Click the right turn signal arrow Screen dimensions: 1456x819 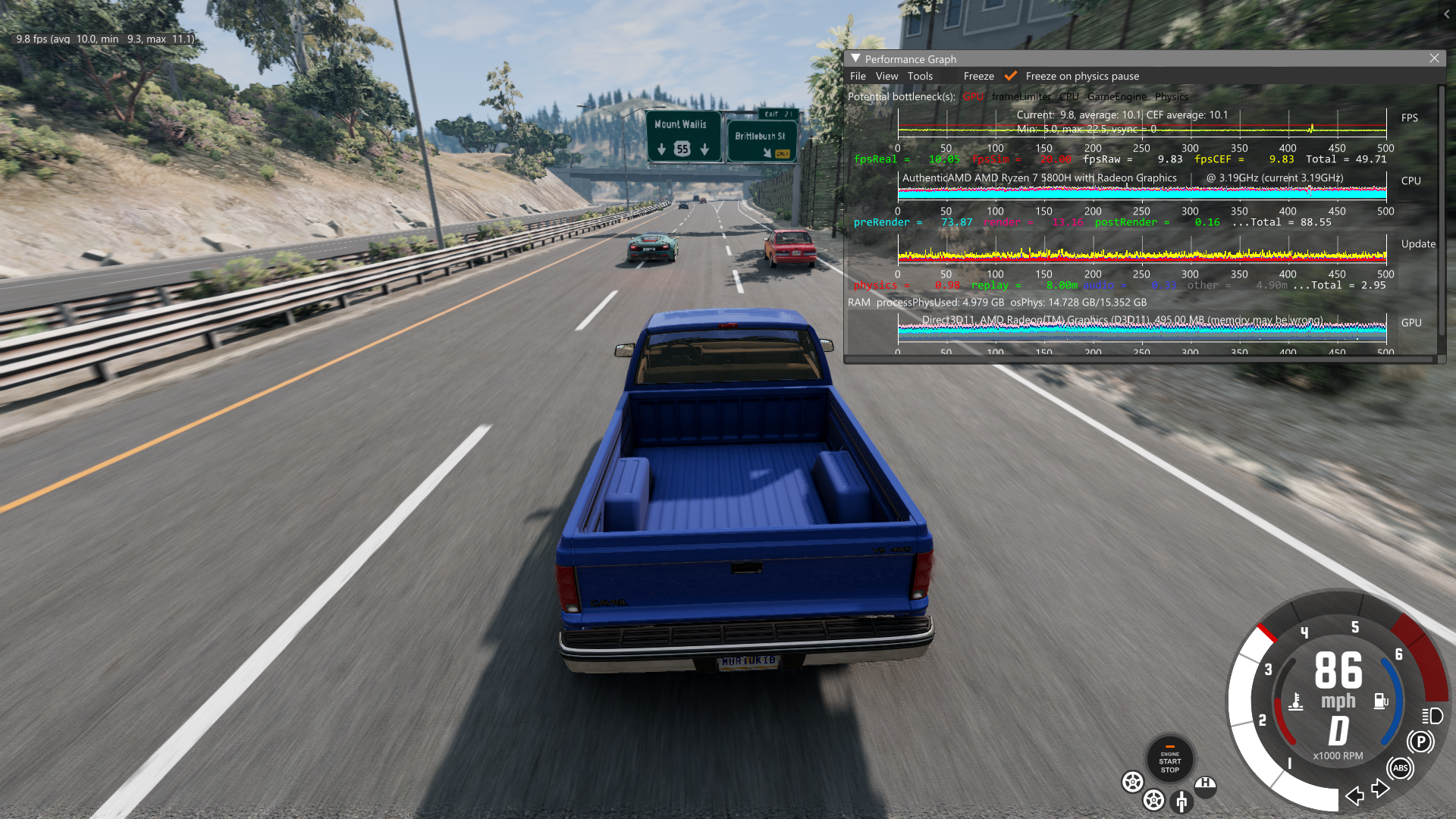(x=1380, y=789)
